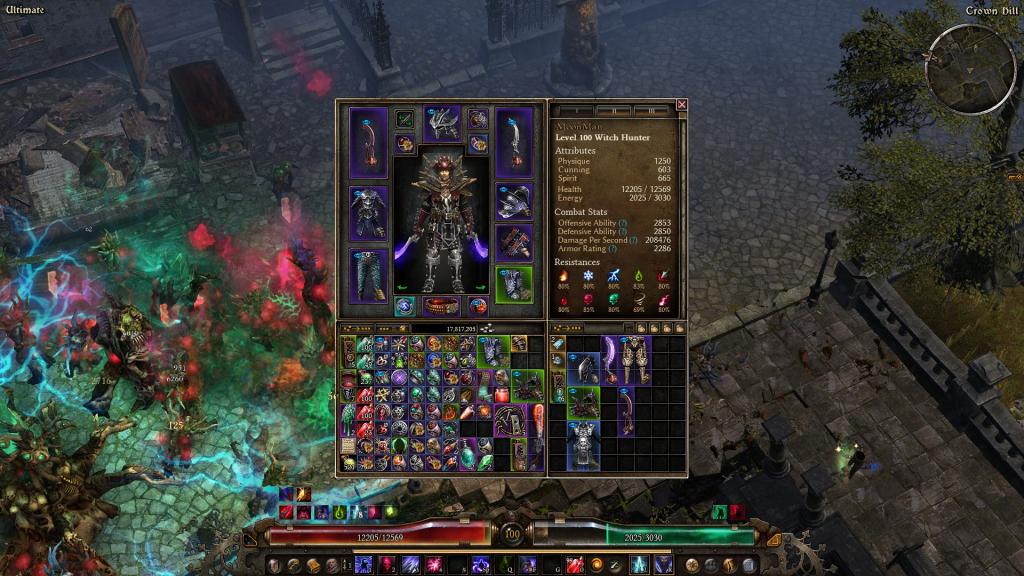
Task: Select the purple curved blade in bag
Action: 610,359
